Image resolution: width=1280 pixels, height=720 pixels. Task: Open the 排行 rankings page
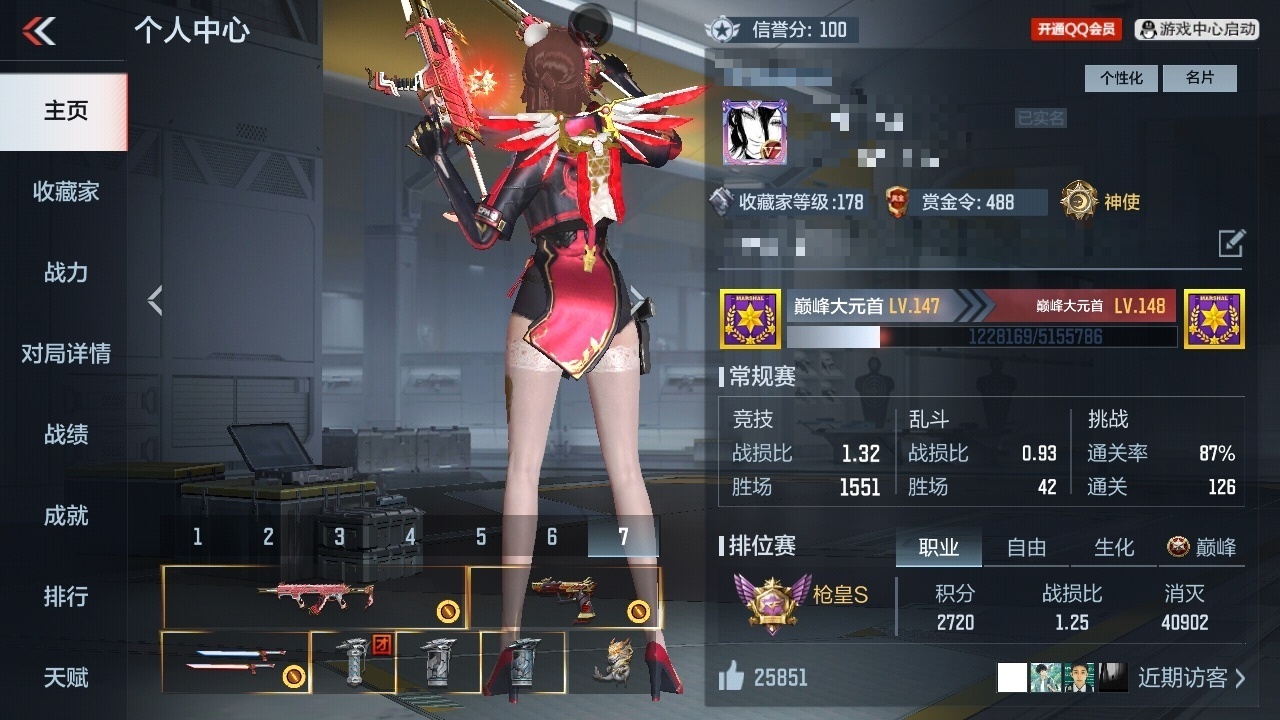point(66,596)
